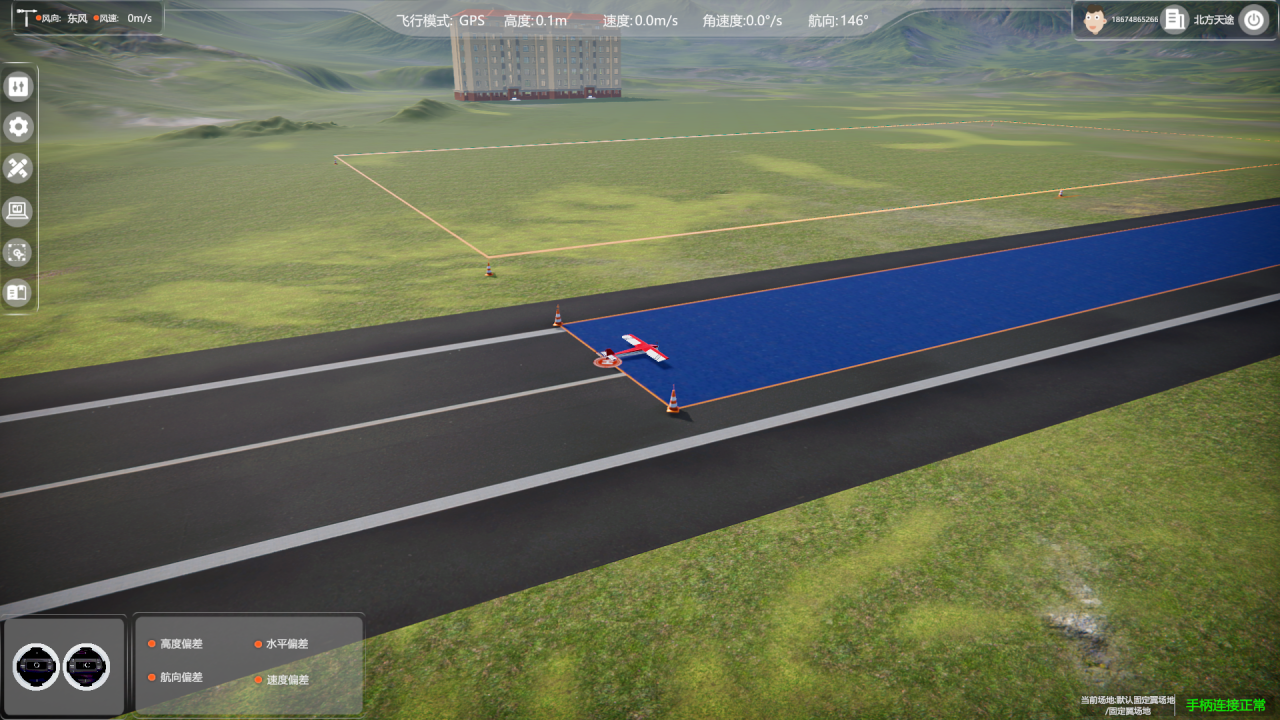Viewport: 1280px width, 720px height.
Task: Open the book manual icon
Action: tap(18, 293)
